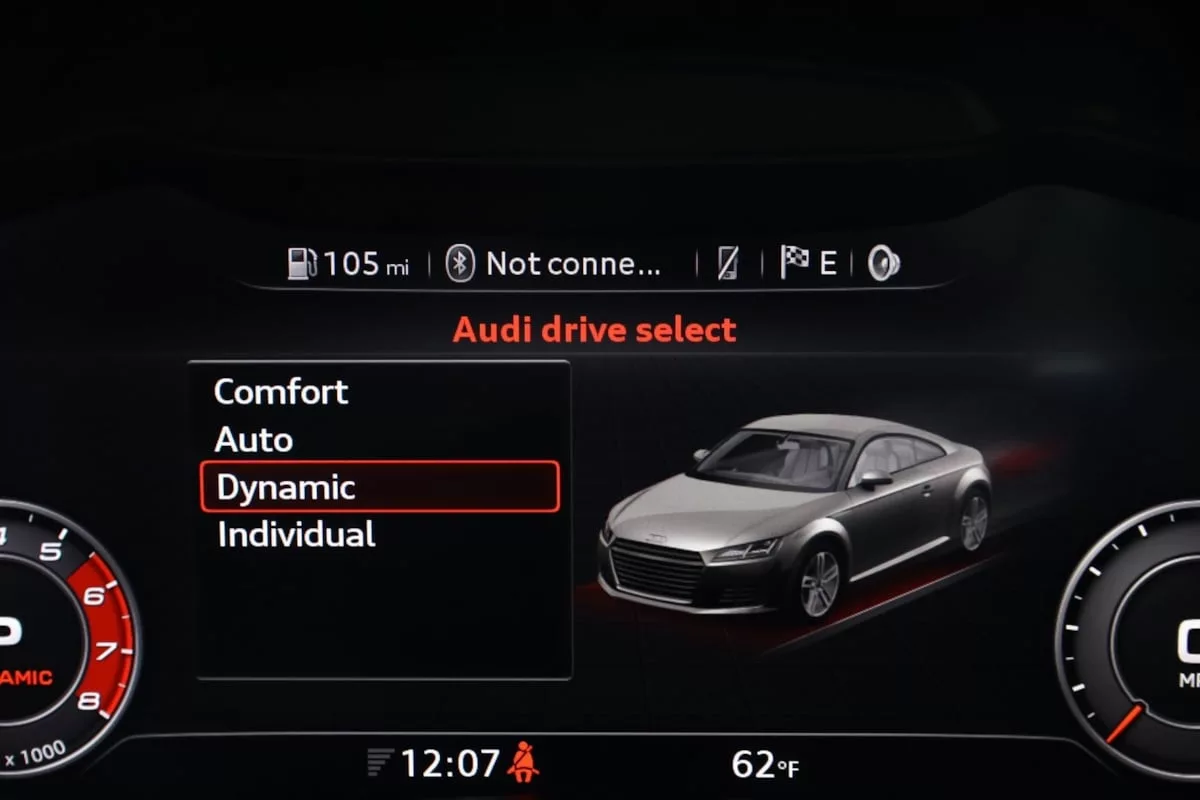Click the fuel pump range icon
This screenshot has height=800, width=1200.
(302, 264)
